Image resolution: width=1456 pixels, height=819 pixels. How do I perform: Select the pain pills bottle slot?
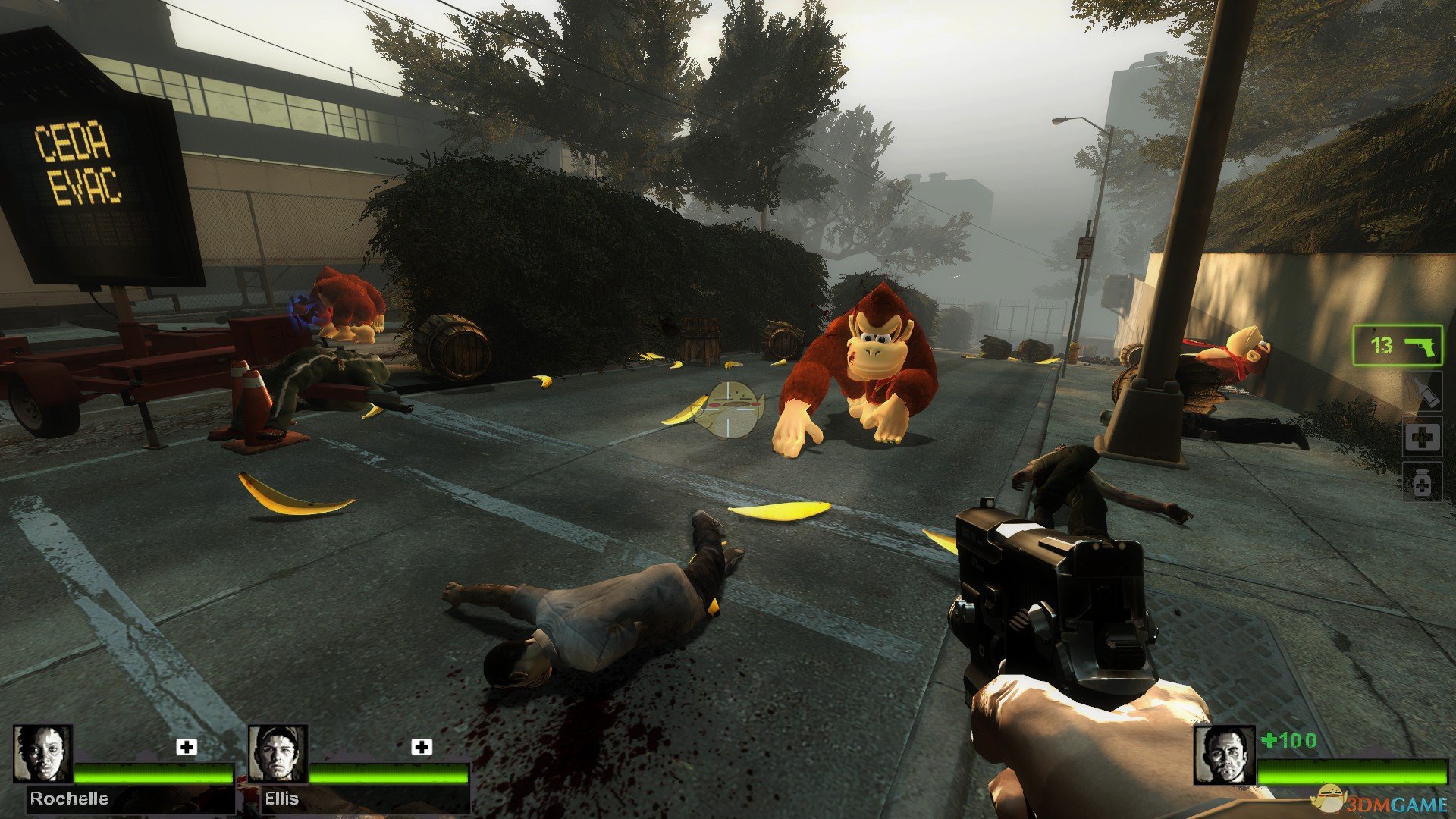click(x=1422, y=482)
